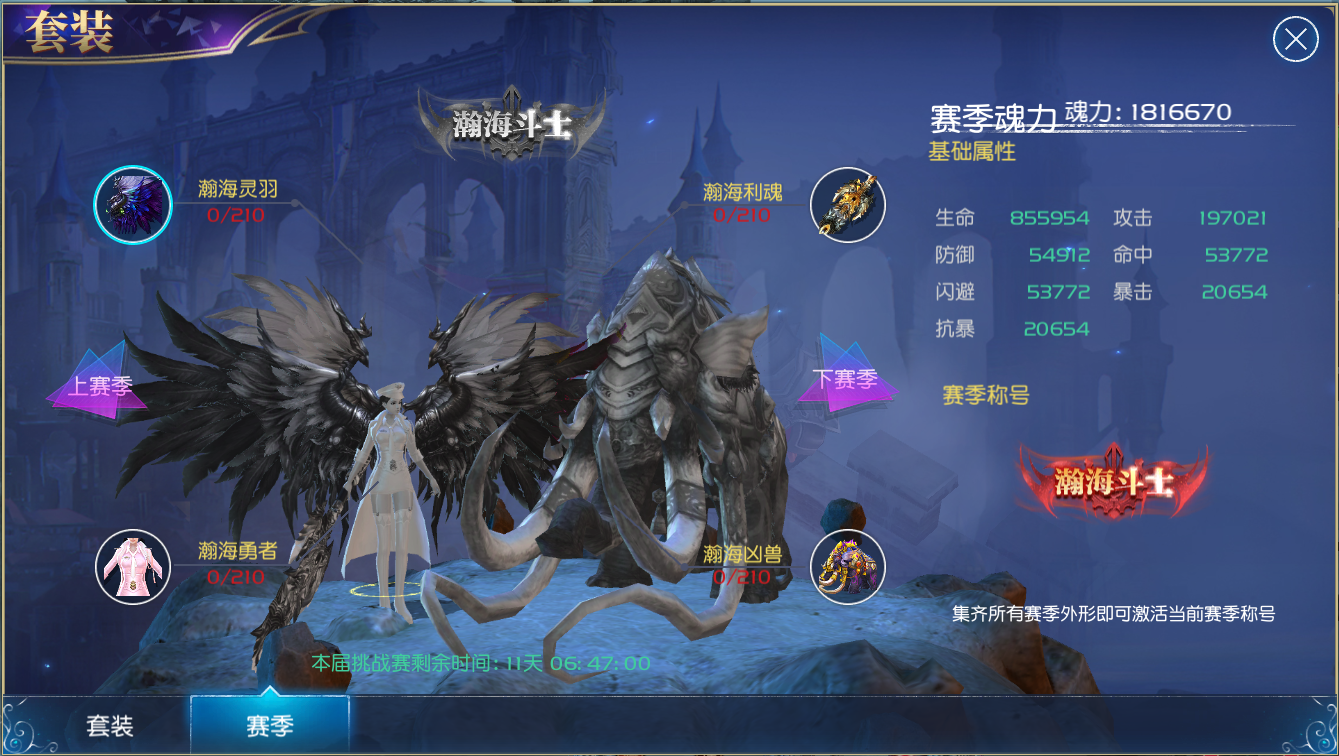The image size is (1339, 756).
Task: Select the 赛季 season tab
Action: pyautogui.click(x=269, y=725)
